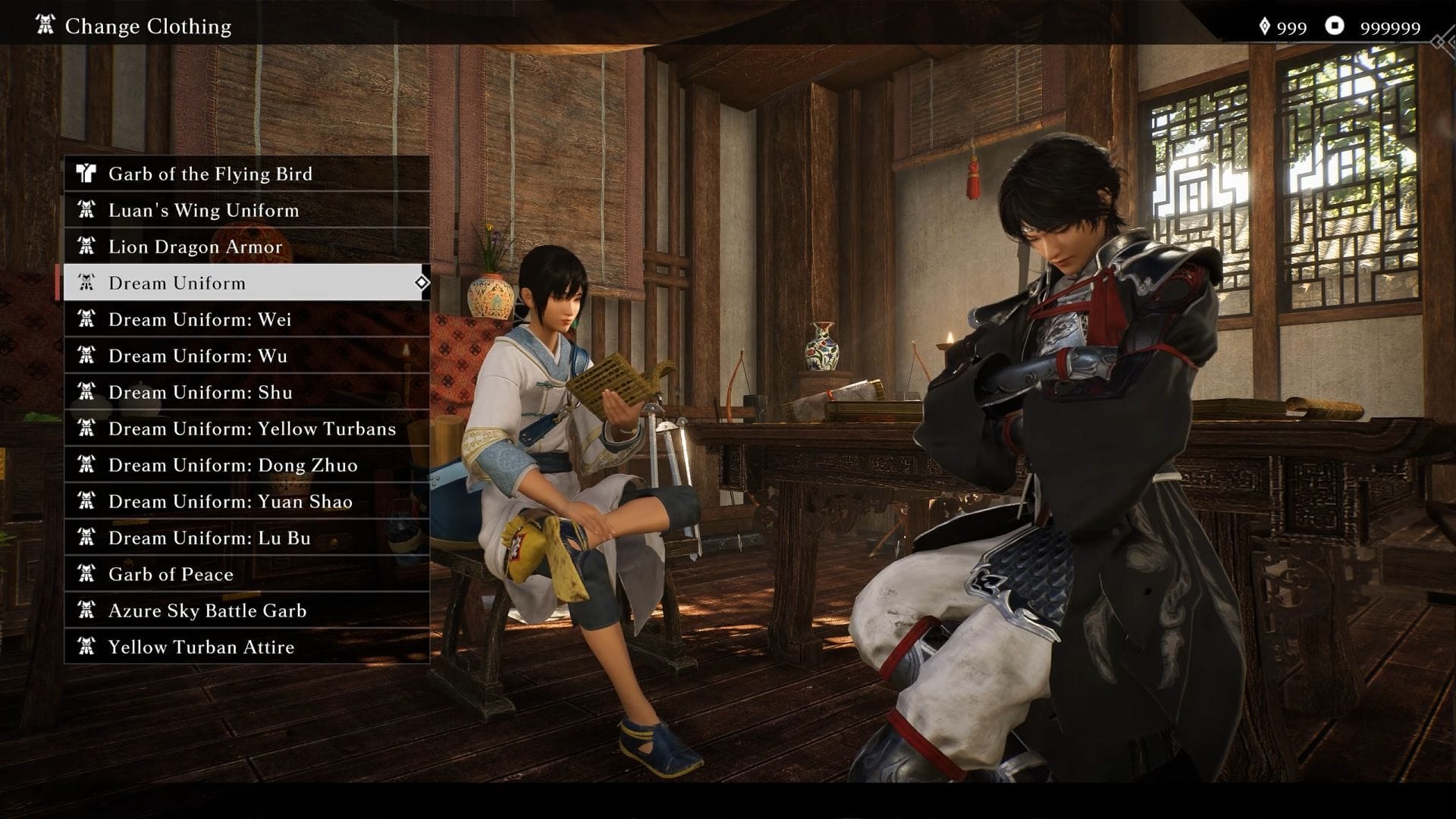
Task: Select Dream Uniform: Wei
Action: coord(246,319)
